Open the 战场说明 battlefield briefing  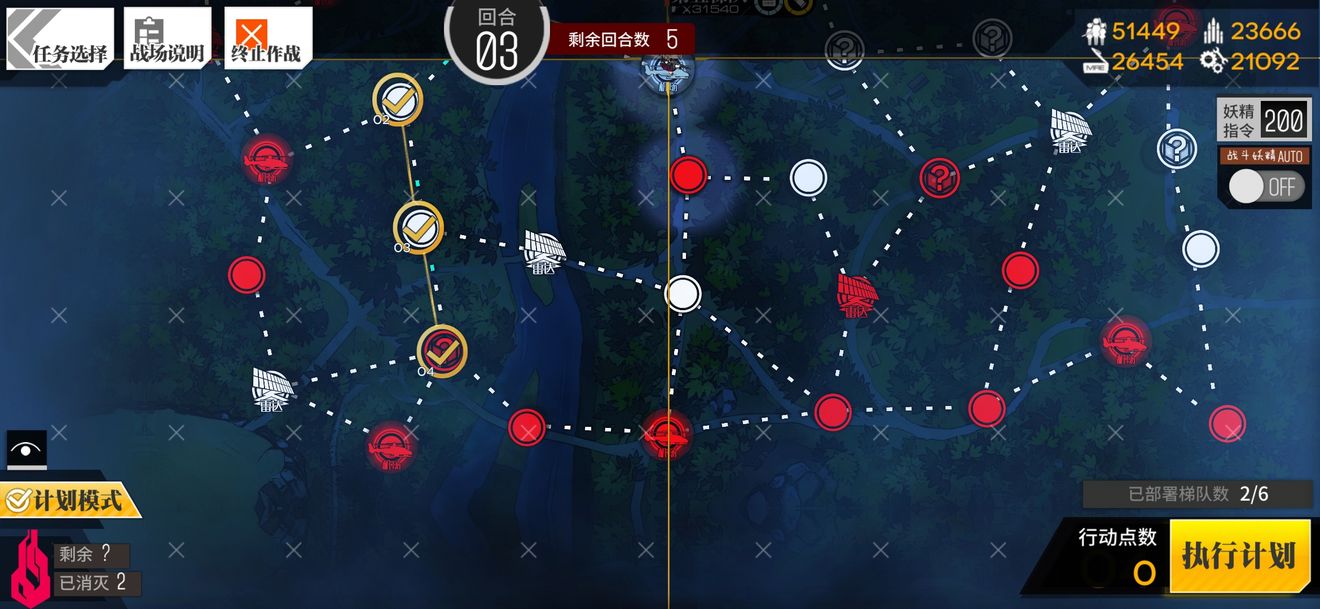click(x=167, y=37)
